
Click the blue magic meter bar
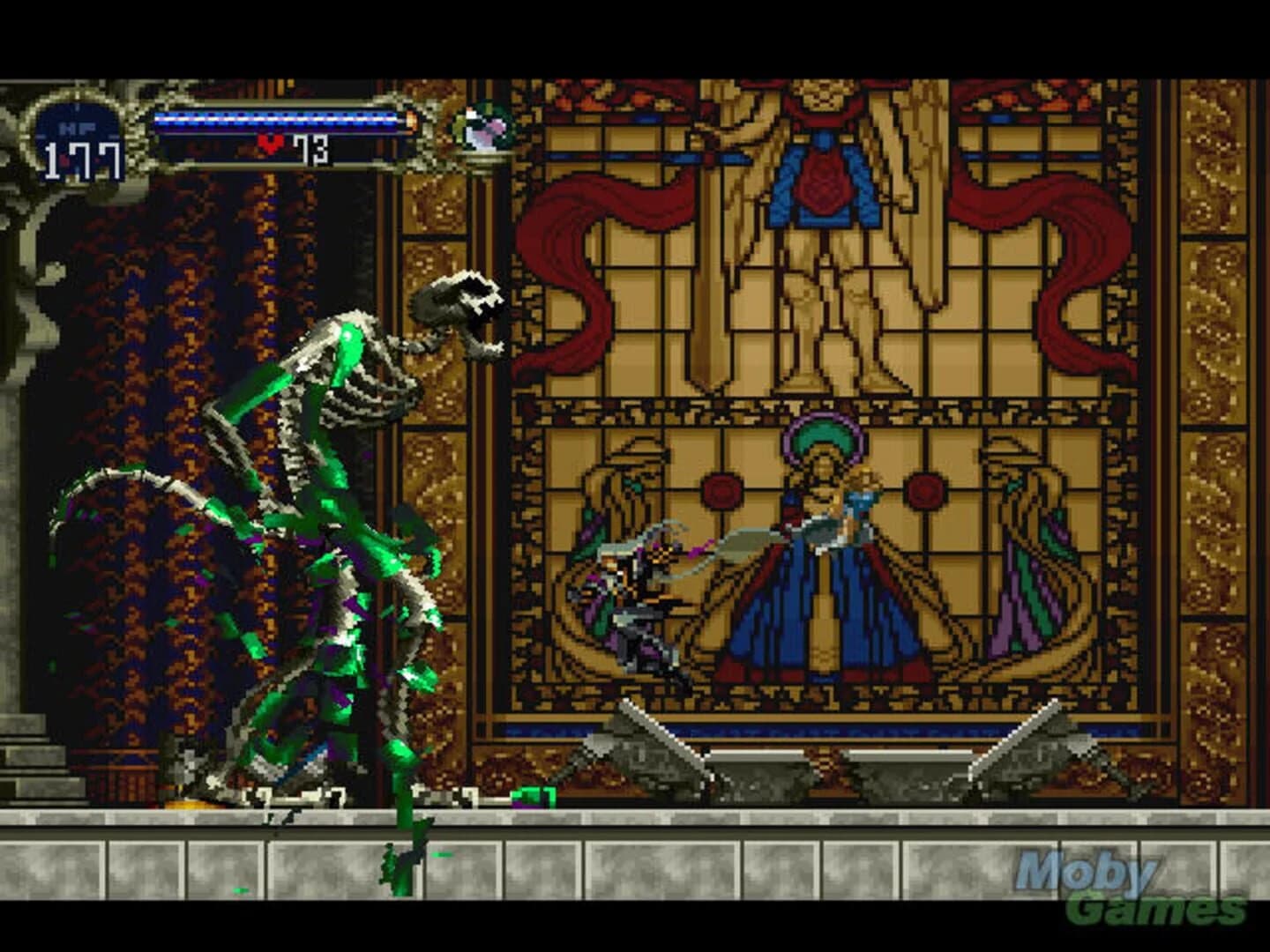(x=278, y=117)
